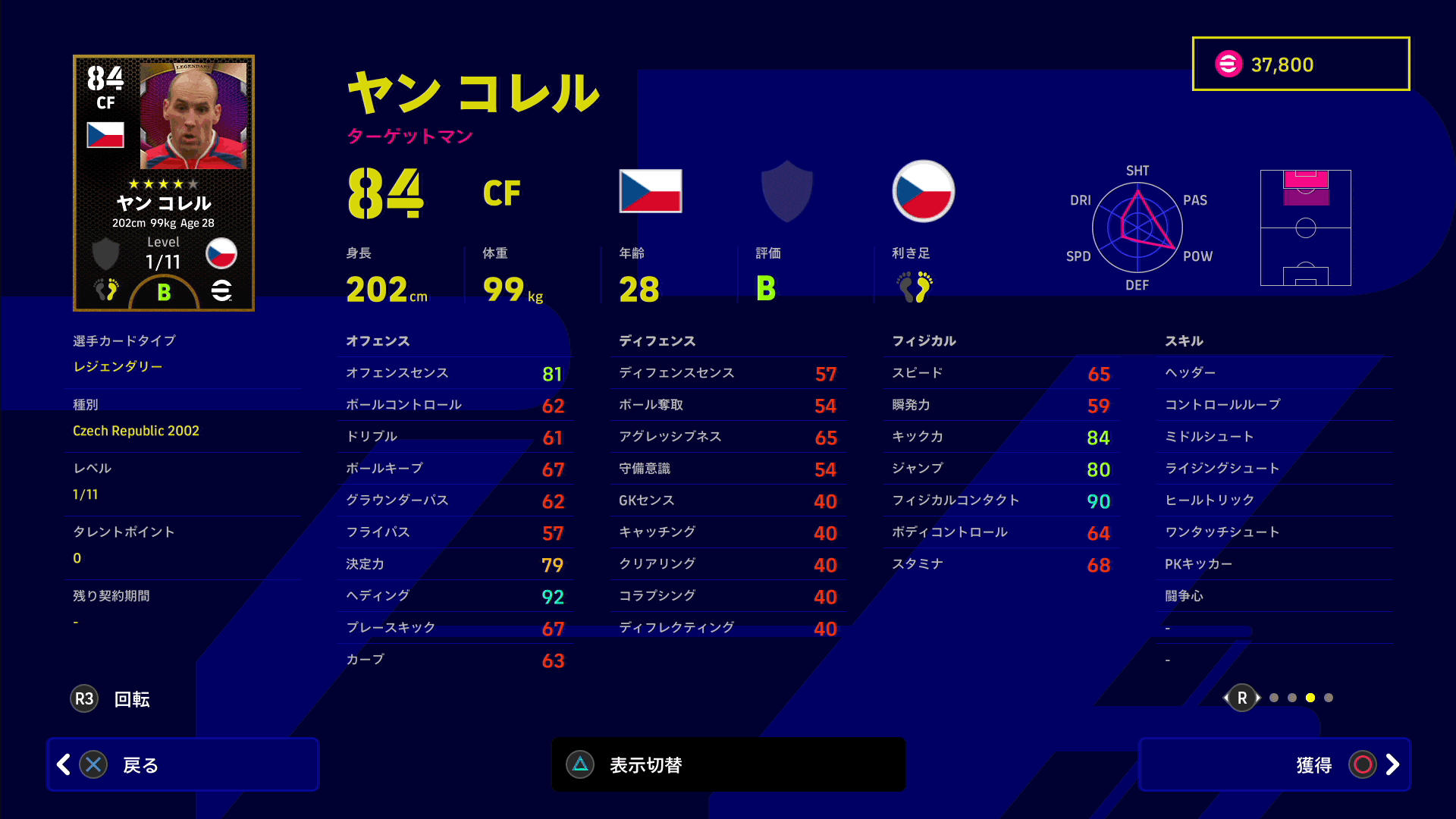Open the 37,800 coin balance box
The image size is (1456, 819).
(x=1301, y=64)
